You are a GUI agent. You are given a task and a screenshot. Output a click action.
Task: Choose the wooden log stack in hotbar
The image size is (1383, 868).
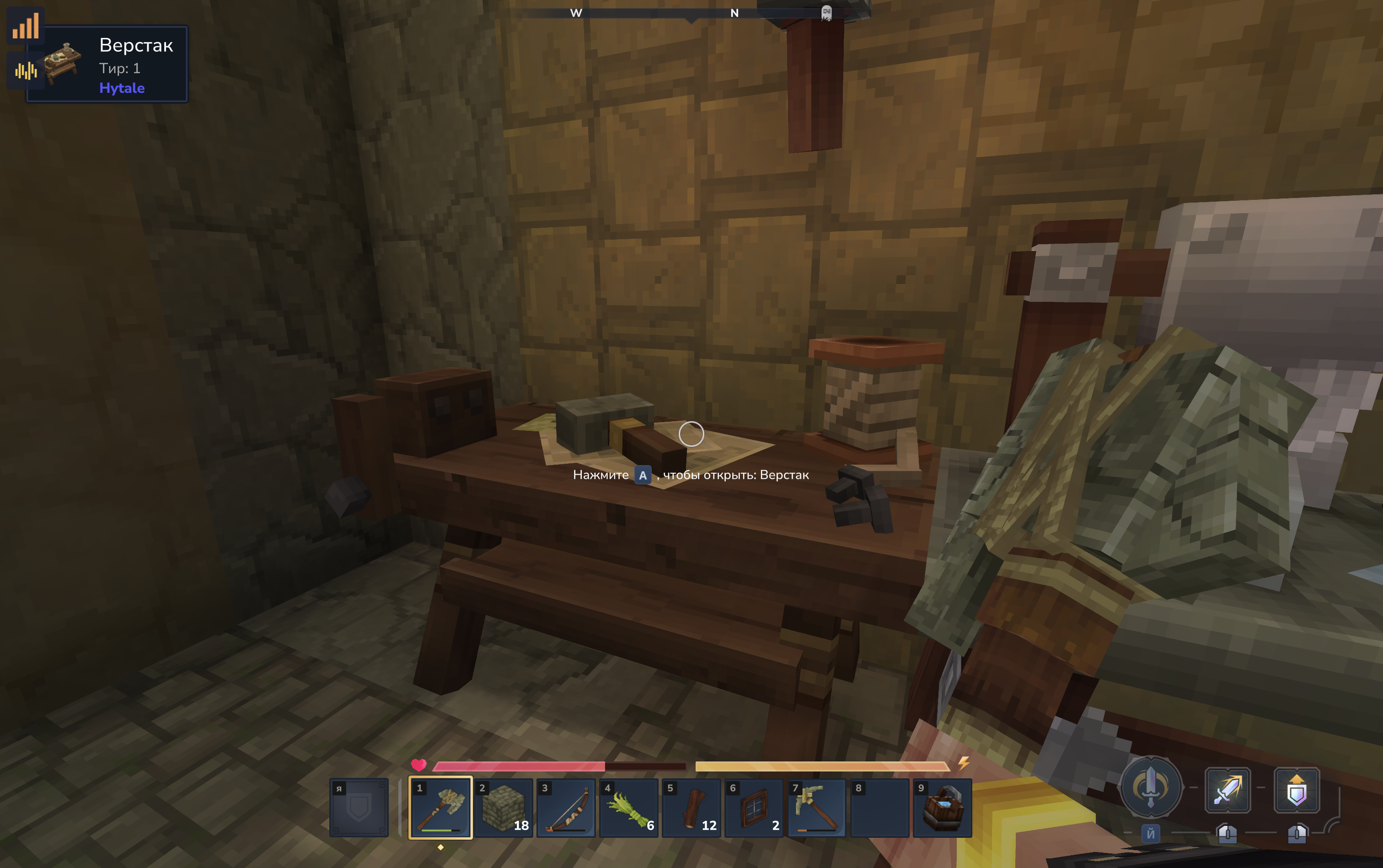pyautogui.click(x=691, y=807)
